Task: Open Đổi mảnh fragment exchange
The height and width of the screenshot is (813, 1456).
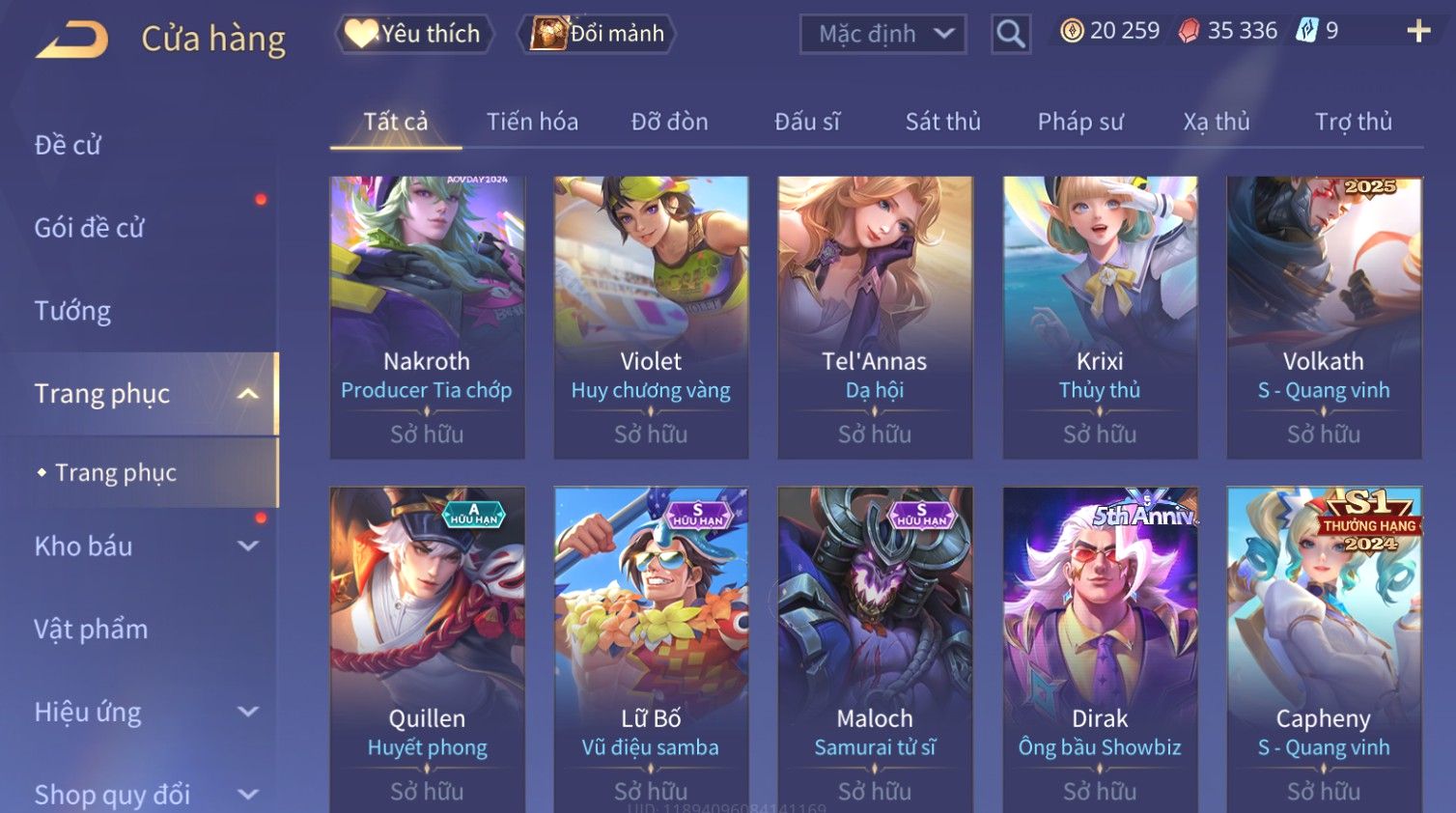Action: coord(599,34)
